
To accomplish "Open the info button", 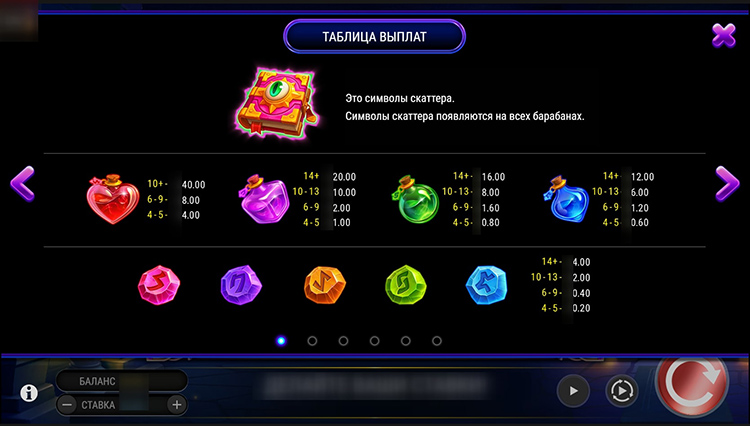I will [x=29, y=392].
